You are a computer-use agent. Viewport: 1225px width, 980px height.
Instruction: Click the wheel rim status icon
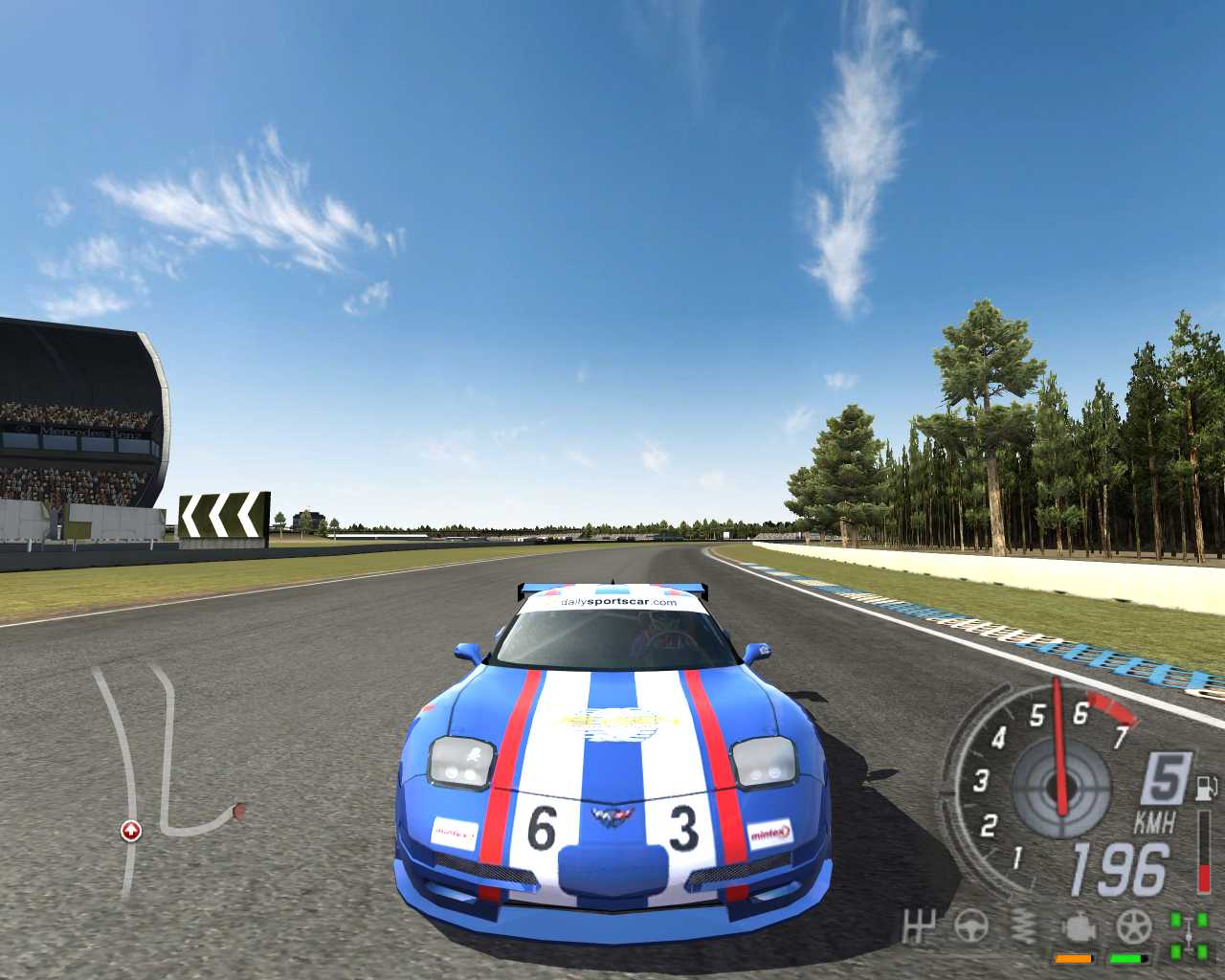(1134, 926)
